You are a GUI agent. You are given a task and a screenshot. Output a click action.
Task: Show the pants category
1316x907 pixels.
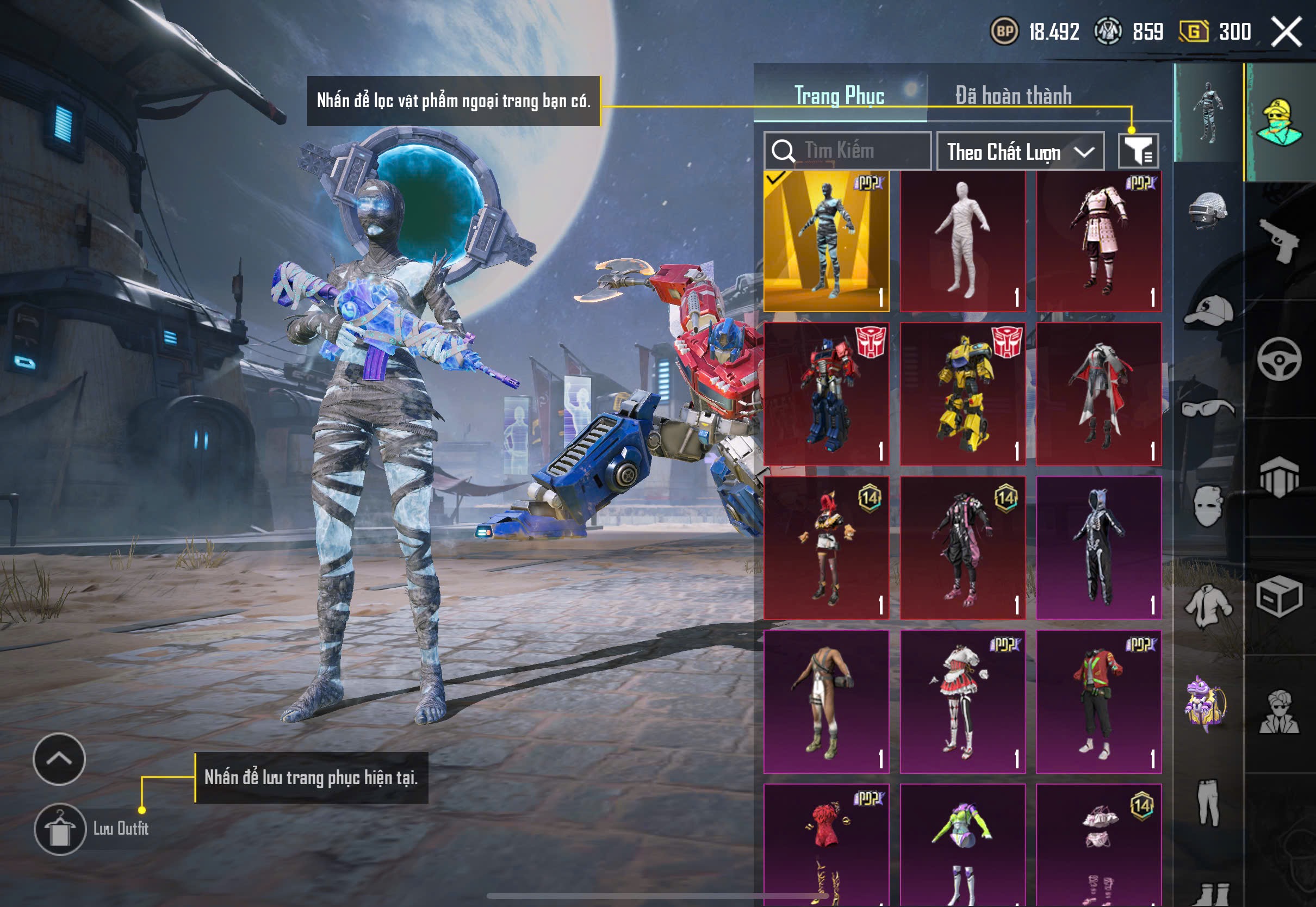tap(1208, 802)
